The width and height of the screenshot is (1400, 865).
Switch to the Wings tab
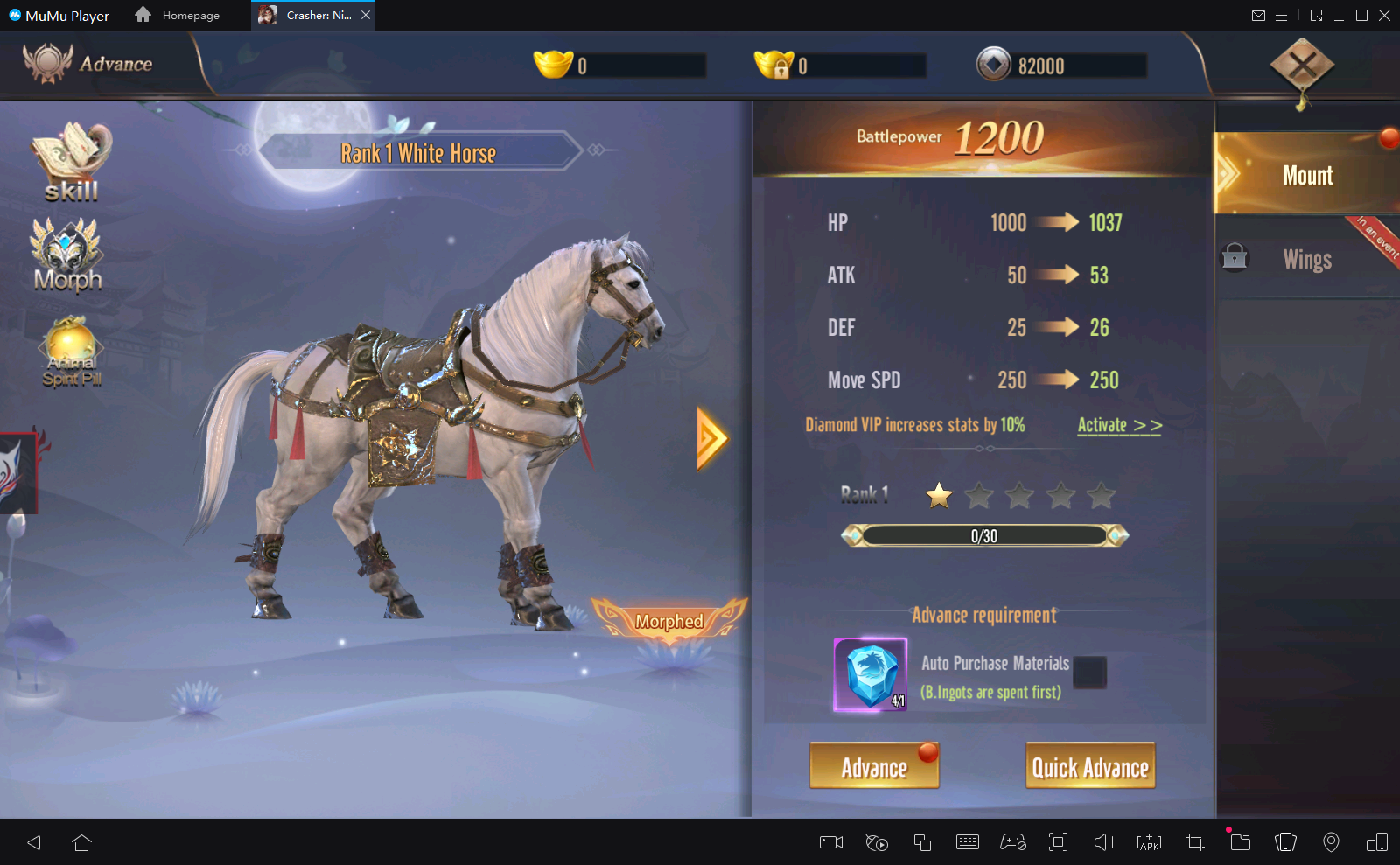(x=1307, y=259)
